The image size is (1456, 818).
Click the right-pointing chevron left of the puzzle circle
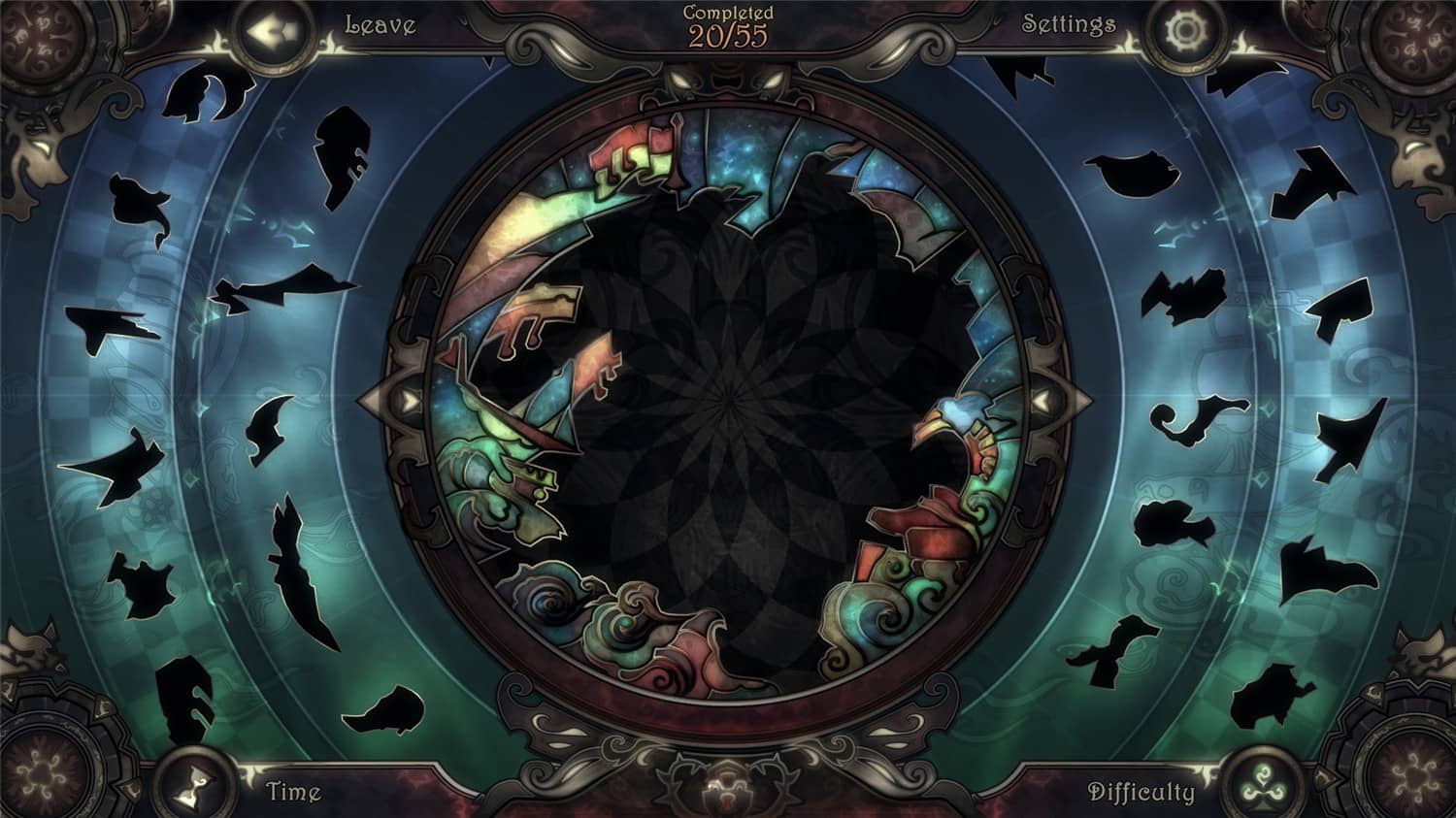coord(408,398)
